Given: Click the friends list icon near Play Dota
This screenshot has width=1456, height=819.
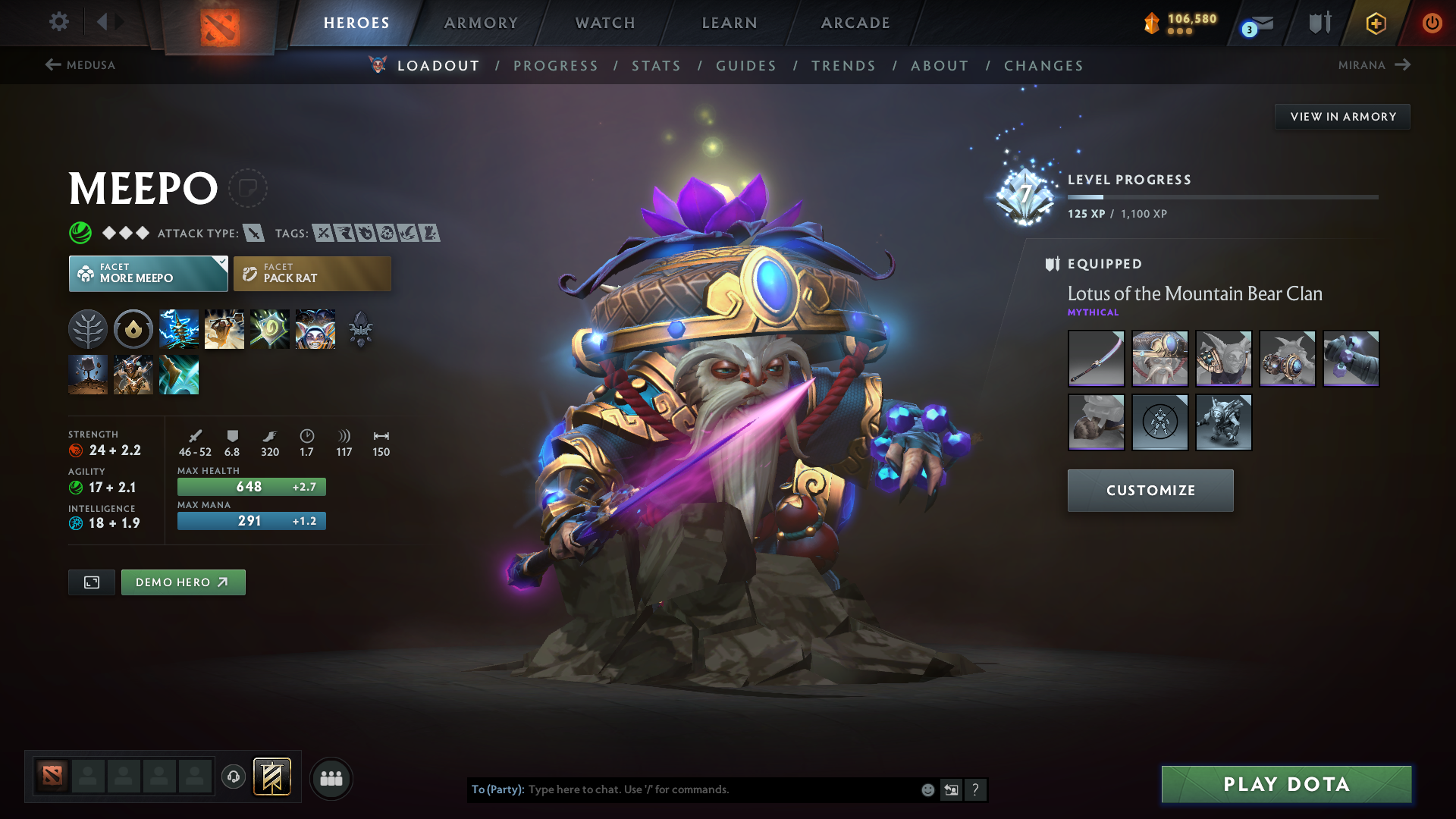Looking at the screenshot, I should [331, 777].
